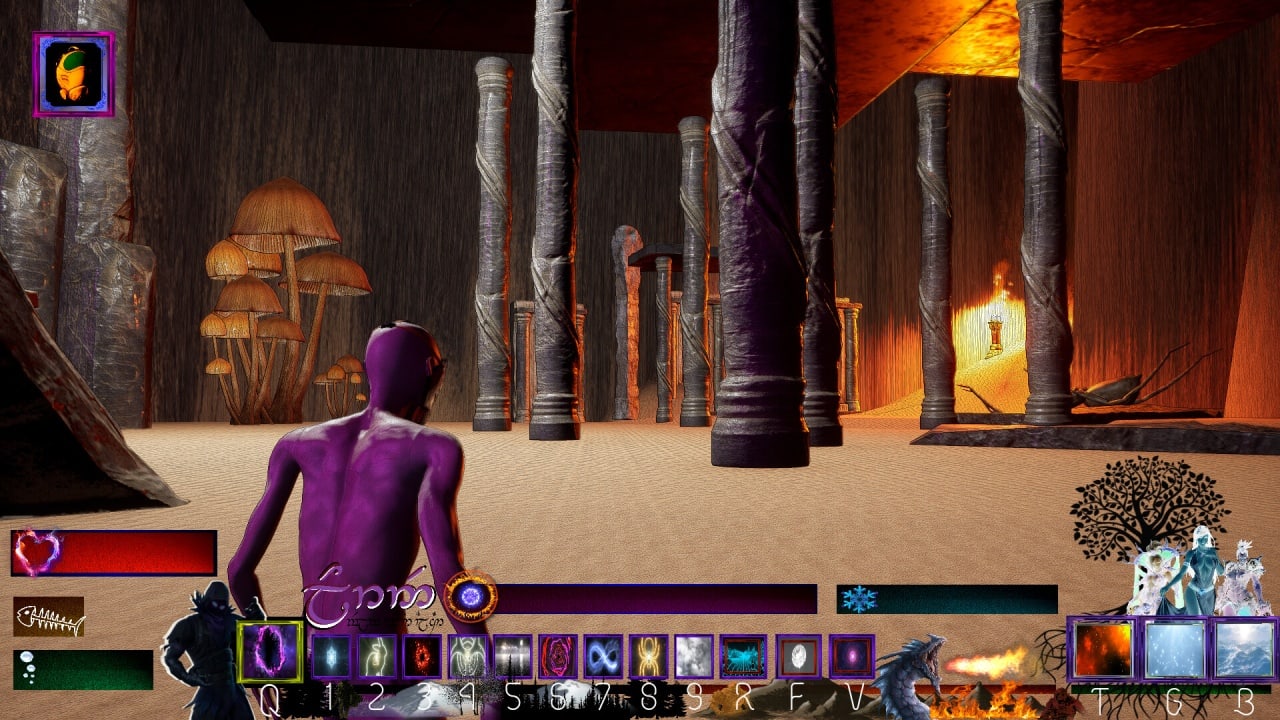Choose the misty white lights ability
Viewport: 1280px width, 720px height.
click(x=512, y=656)
